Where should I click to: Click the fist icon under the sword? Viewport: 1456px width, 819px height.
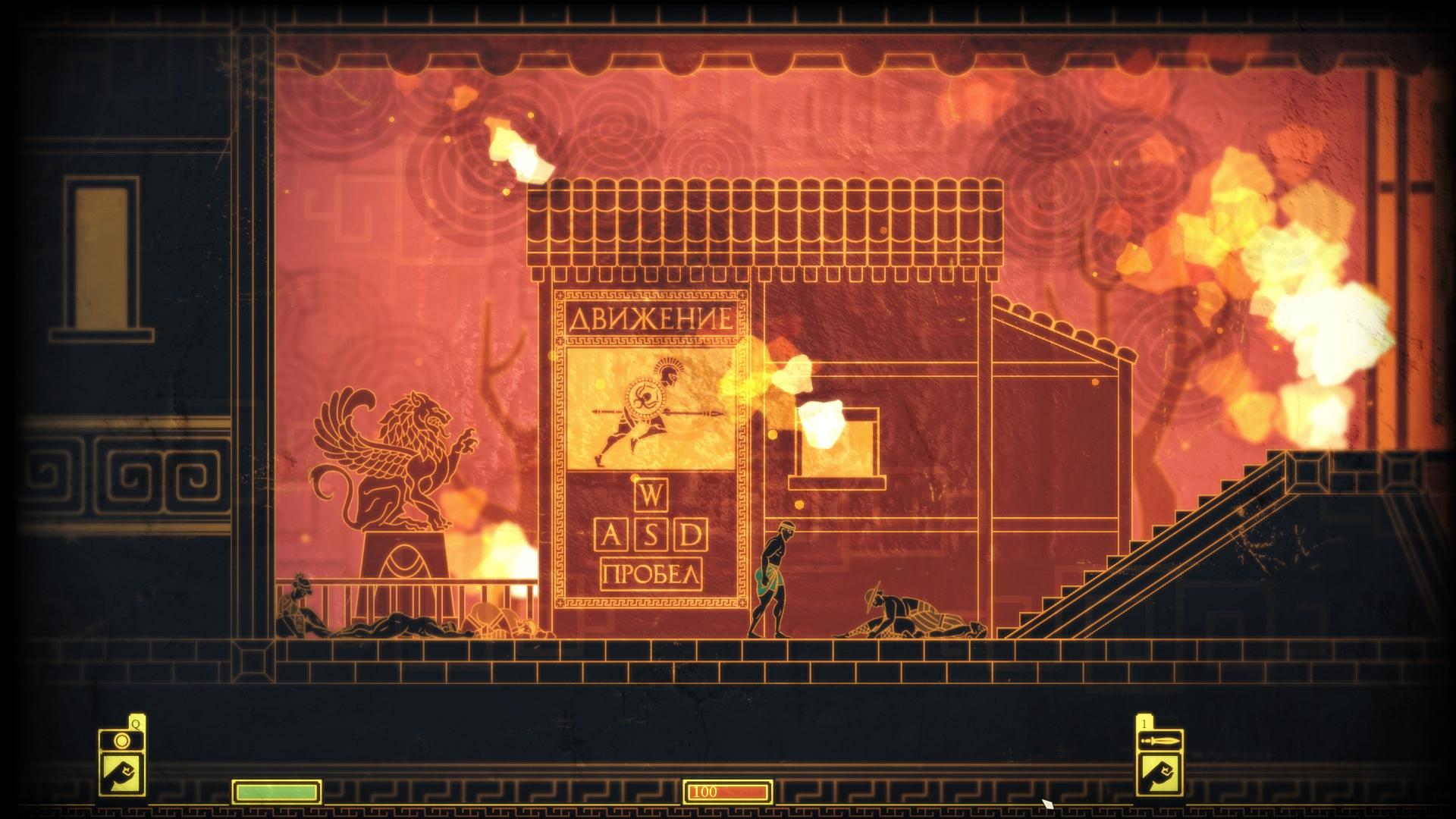pyautogui.click(x=1160, y=773)
